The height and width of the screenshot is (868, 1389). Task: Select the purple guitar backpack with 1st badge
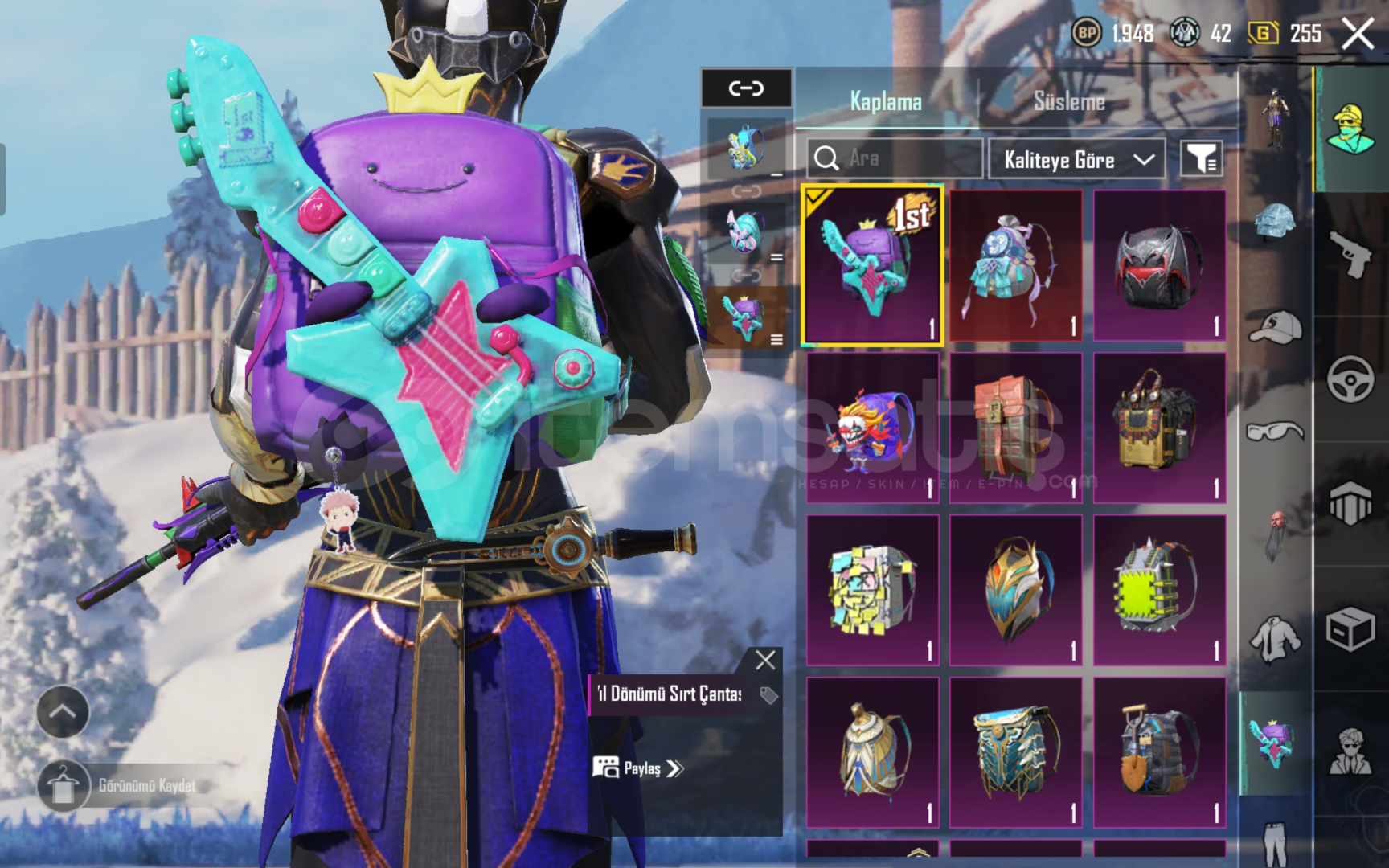(872, 266)
